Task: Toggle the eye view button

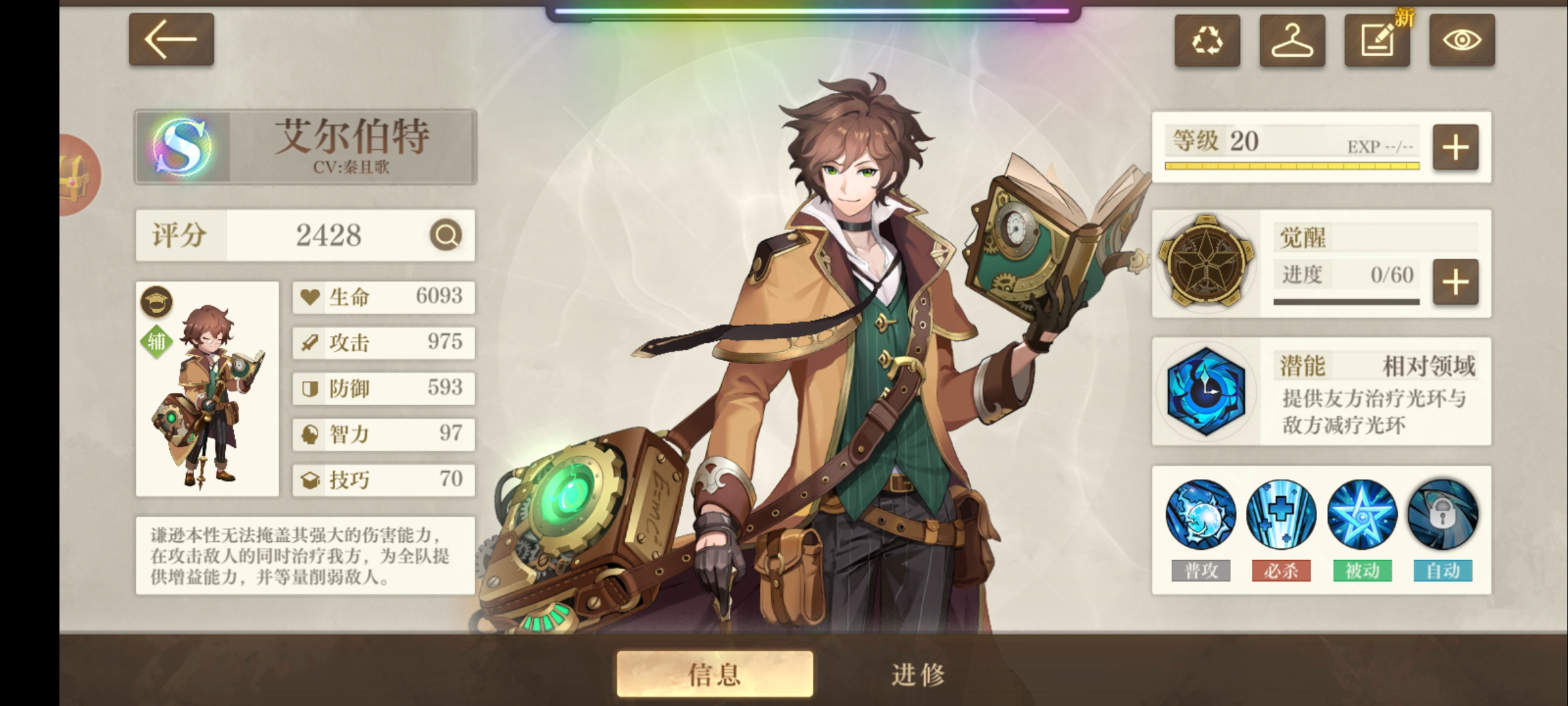Action: pos(1462,41)
